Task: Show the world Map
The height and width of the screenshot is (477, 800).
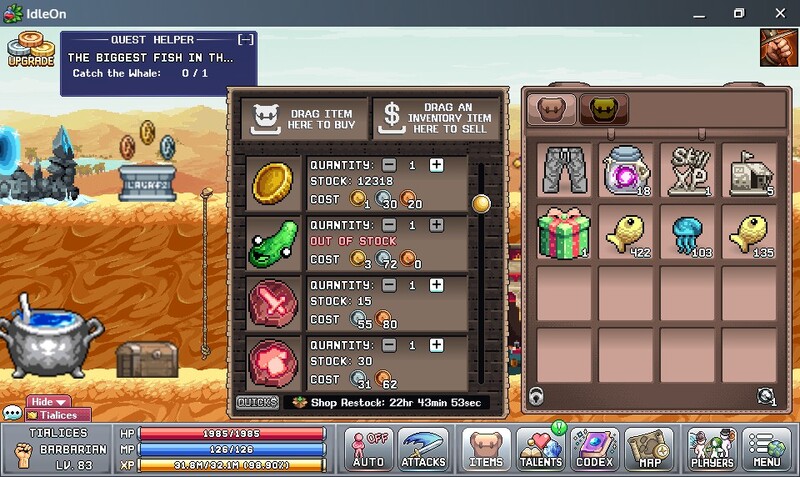Action: click(650, 449)
